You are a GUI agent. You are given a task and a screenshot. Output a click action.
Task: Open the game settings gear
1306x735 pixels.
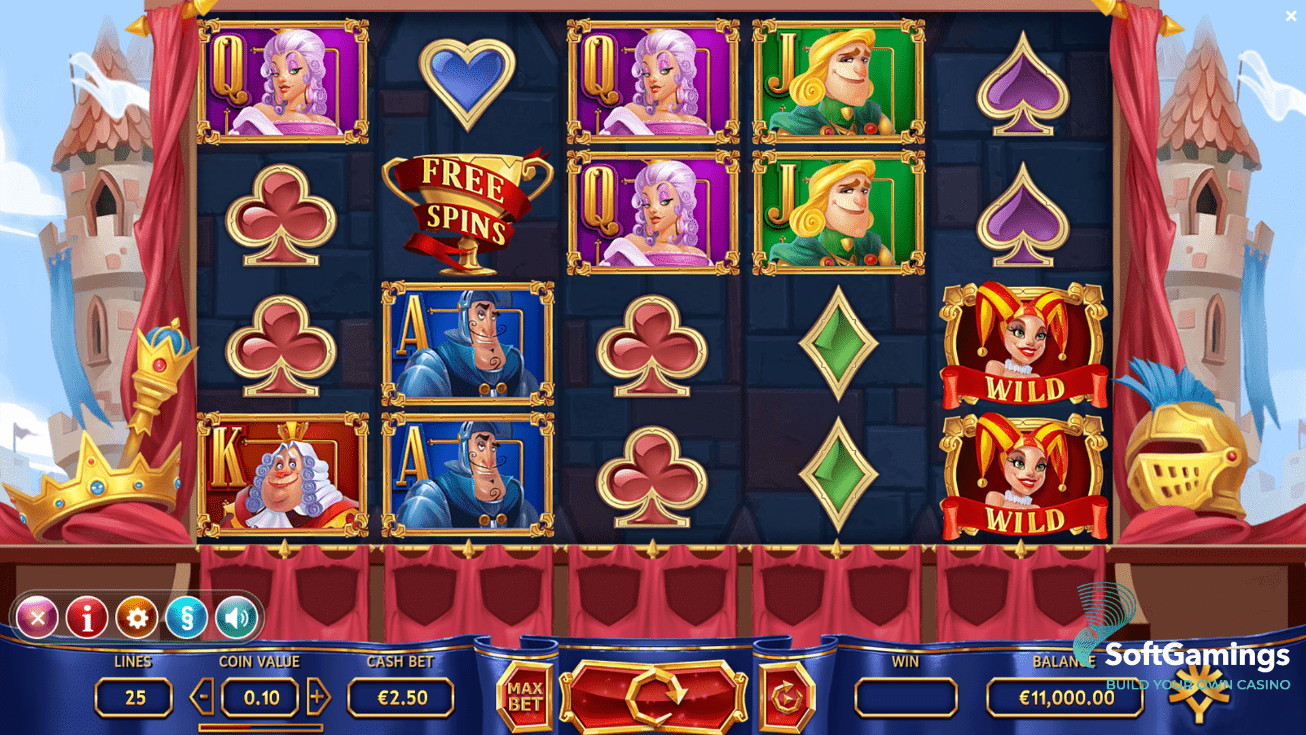point(137,619)
